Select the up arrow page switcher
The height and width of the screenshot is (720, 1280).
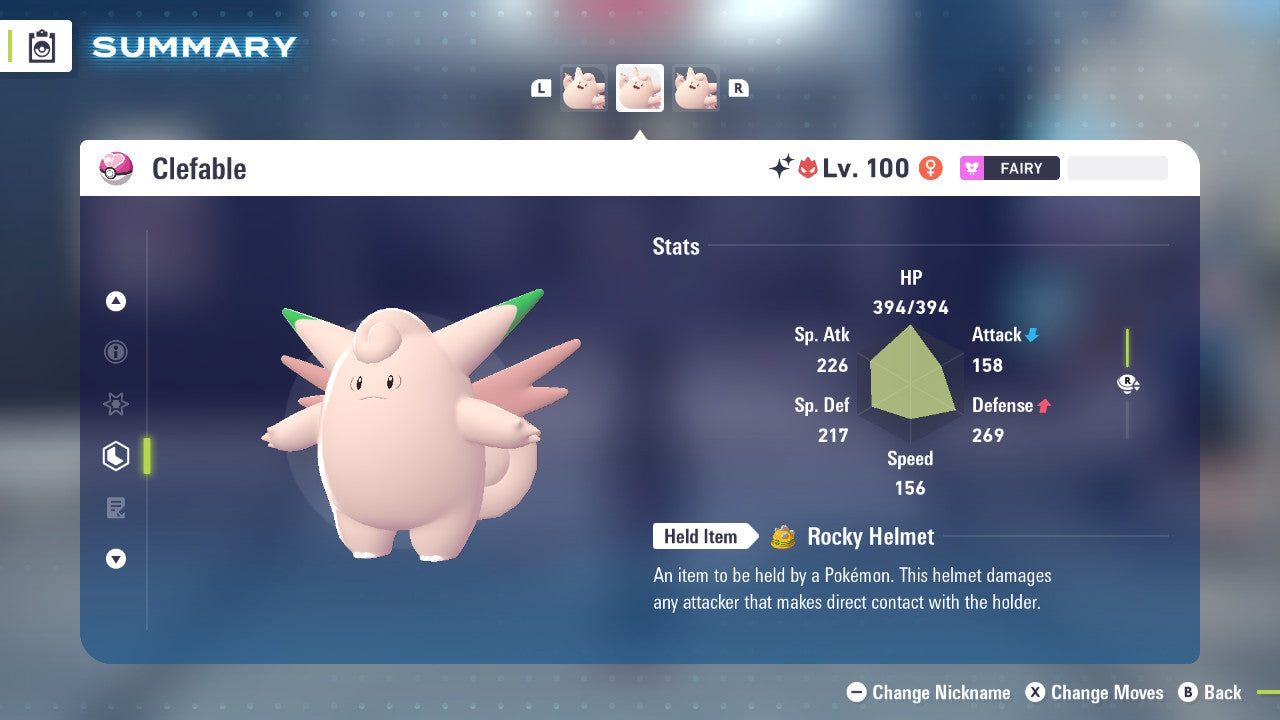[116, 301]
